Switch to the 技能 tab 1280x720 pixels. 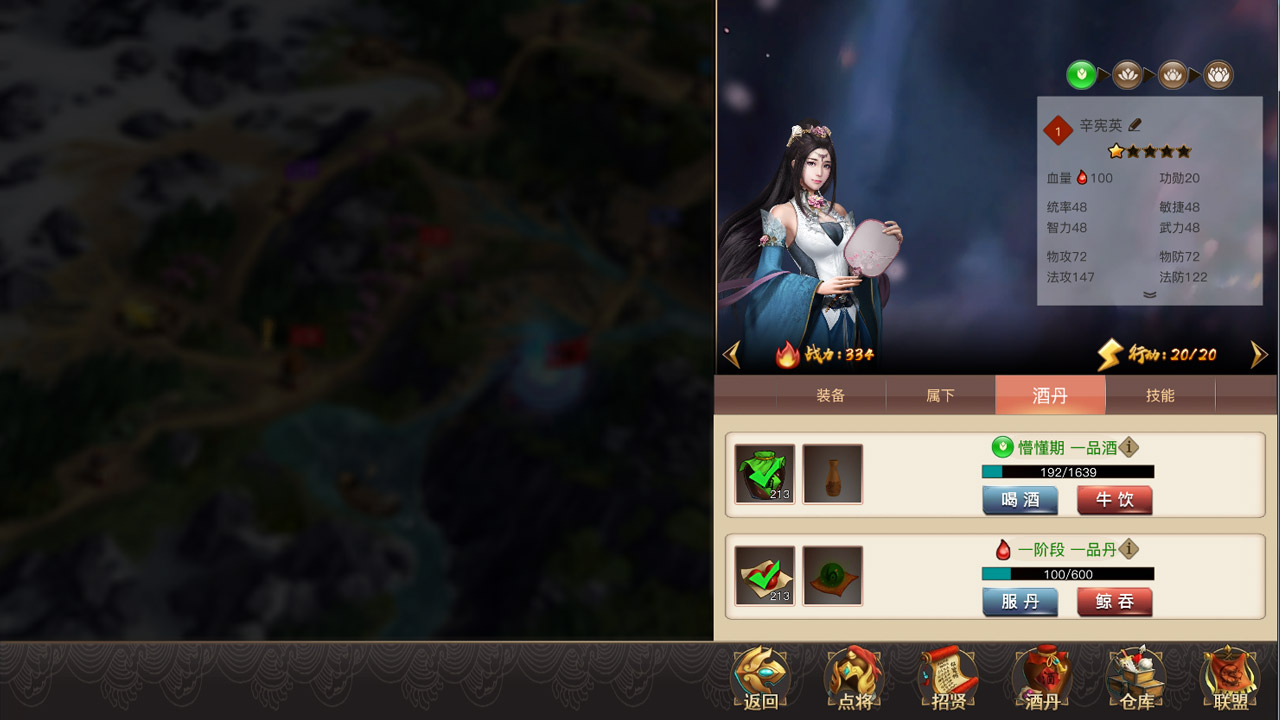tap(1161, 395)
